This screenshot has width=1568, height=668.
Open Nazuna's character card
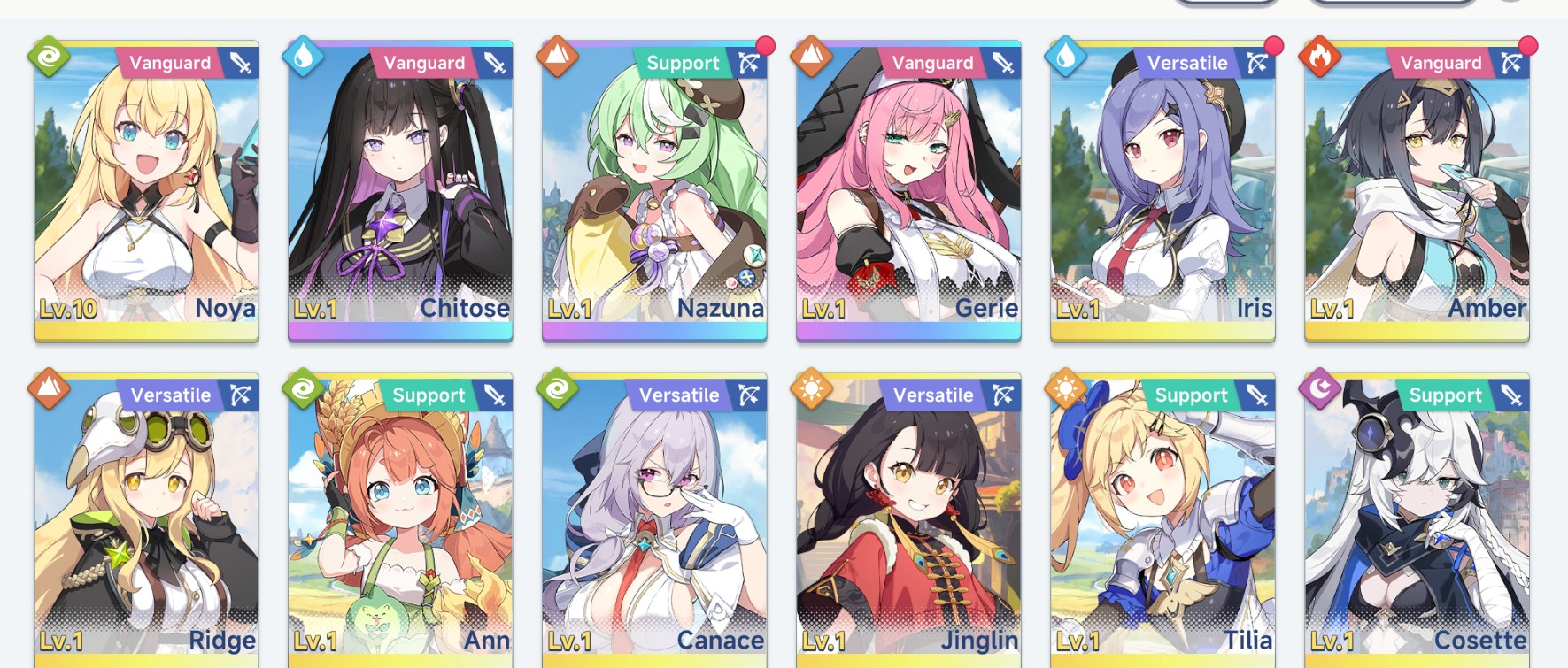[654, 190]
